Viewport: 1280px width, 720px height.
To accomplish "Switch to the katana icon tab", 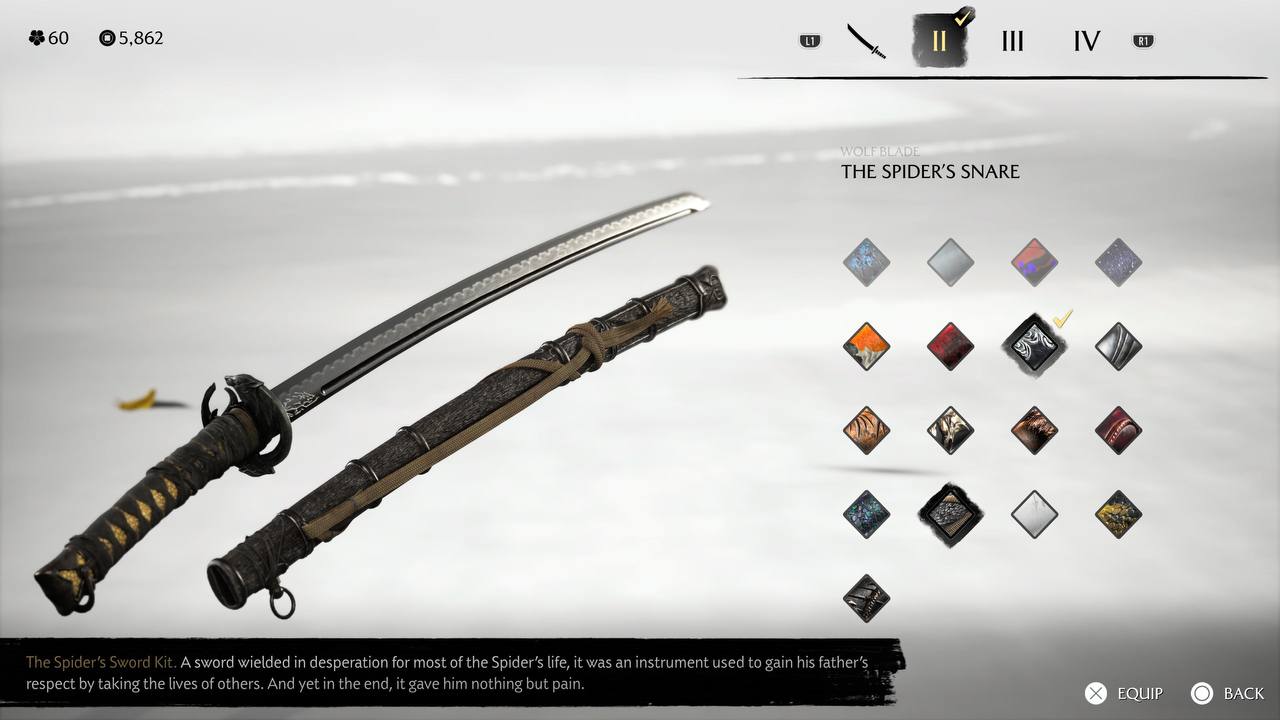I will (x=866, y=41).
